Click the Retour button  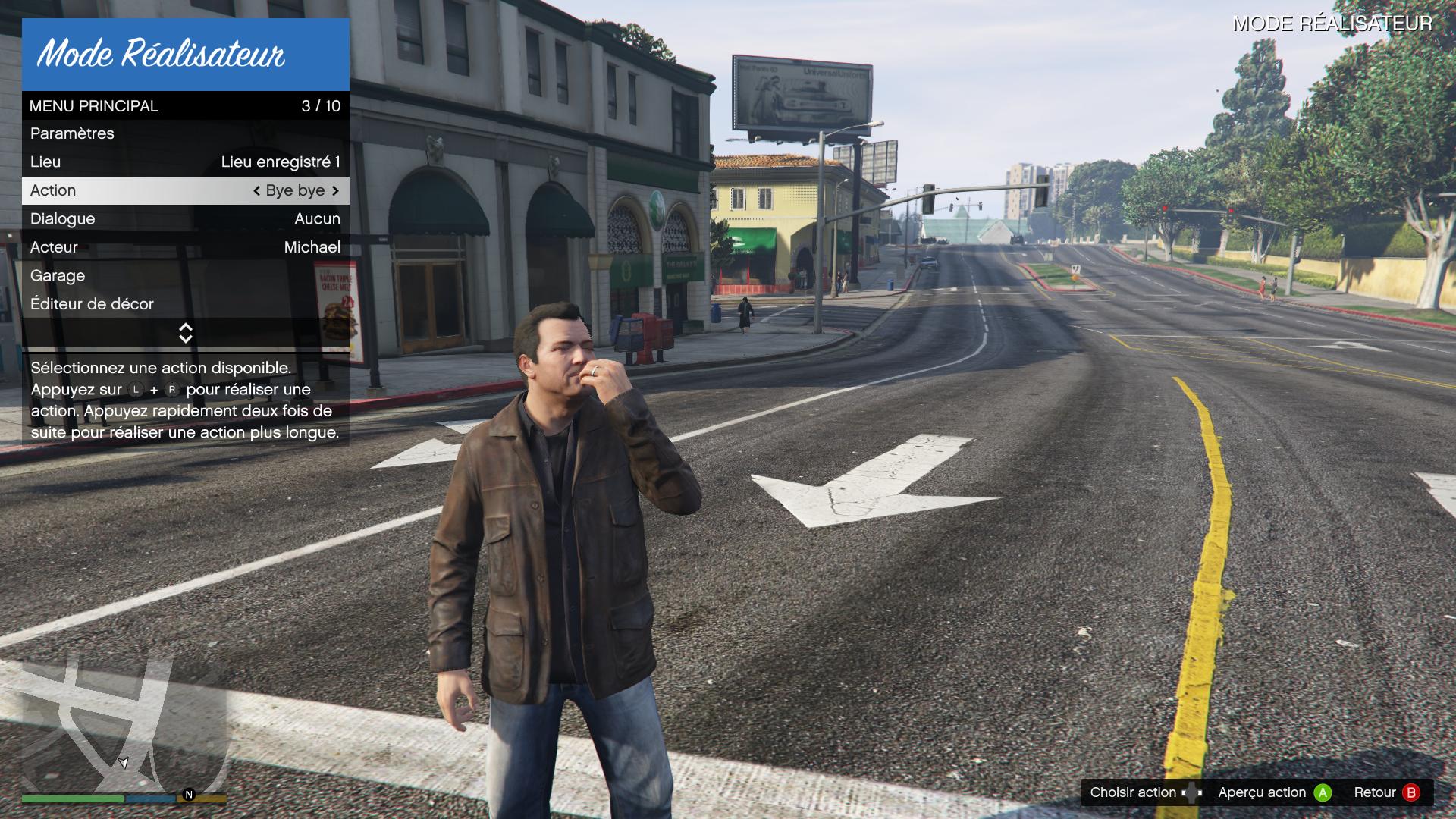1385,792
